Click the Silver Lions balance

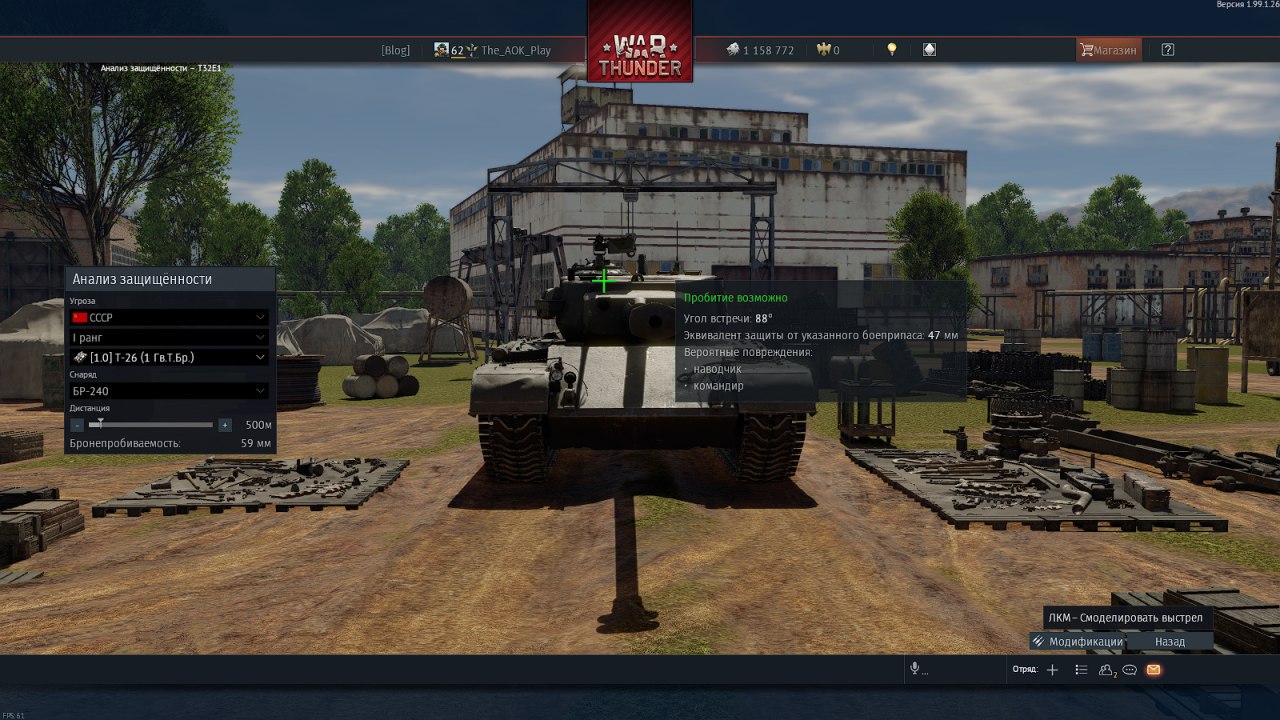(760, 50)
